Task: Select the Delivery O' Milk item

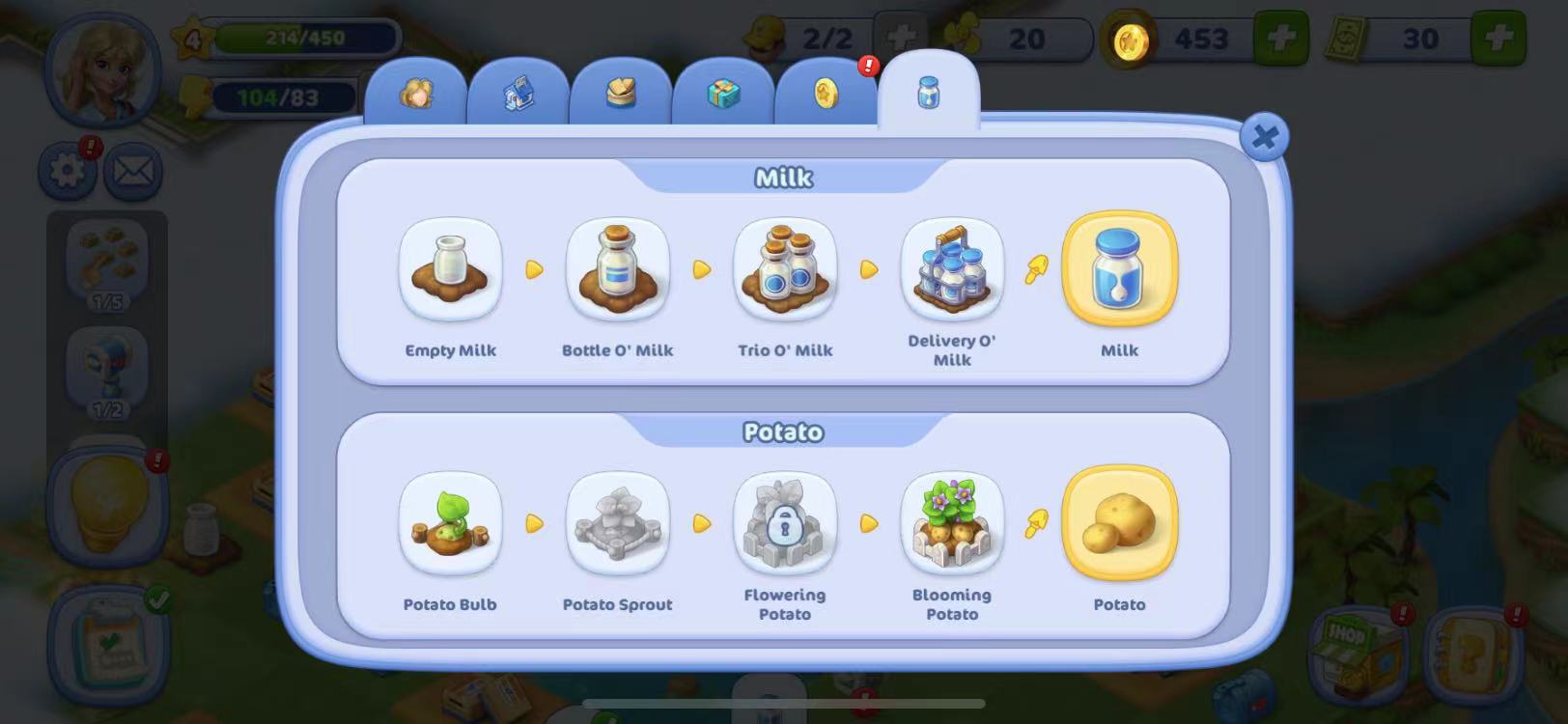Action: click(x=952, y=269)
